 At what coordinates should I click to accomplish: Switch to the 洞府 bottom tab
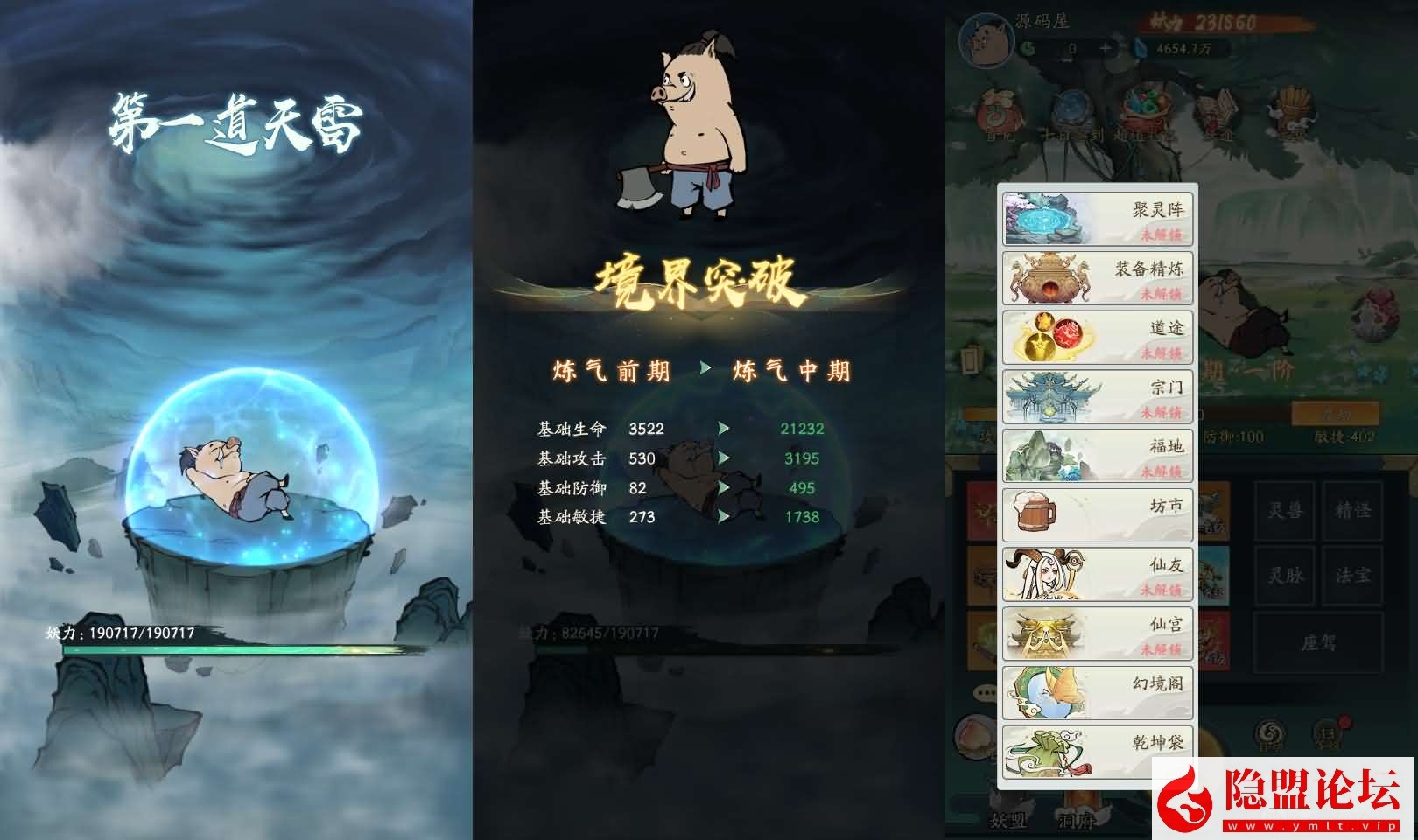coord(1076,821)
